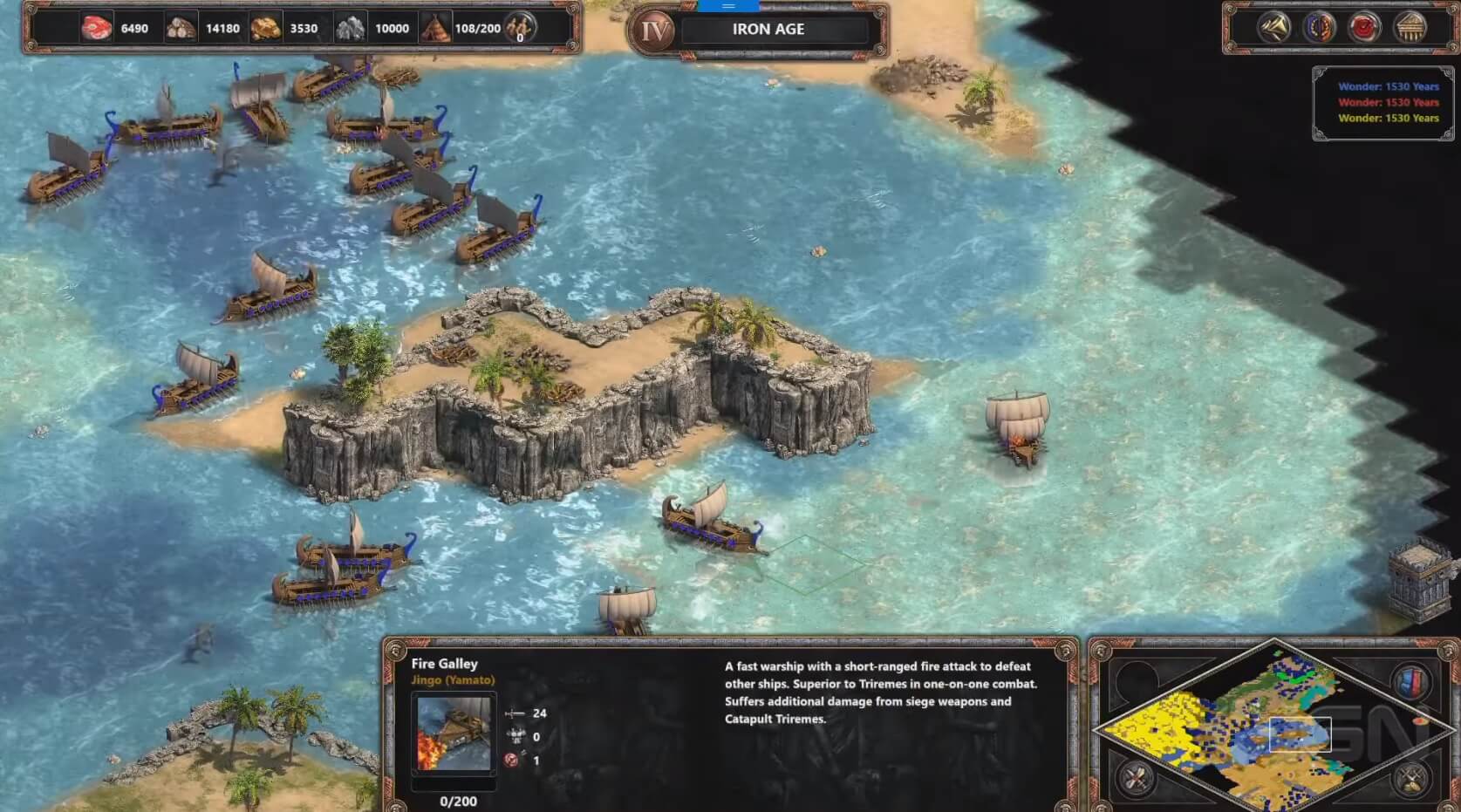The height and width of the screenshot is (812, 1461).
Task: Click the red wax seal icon
Action: [1364, 28]
